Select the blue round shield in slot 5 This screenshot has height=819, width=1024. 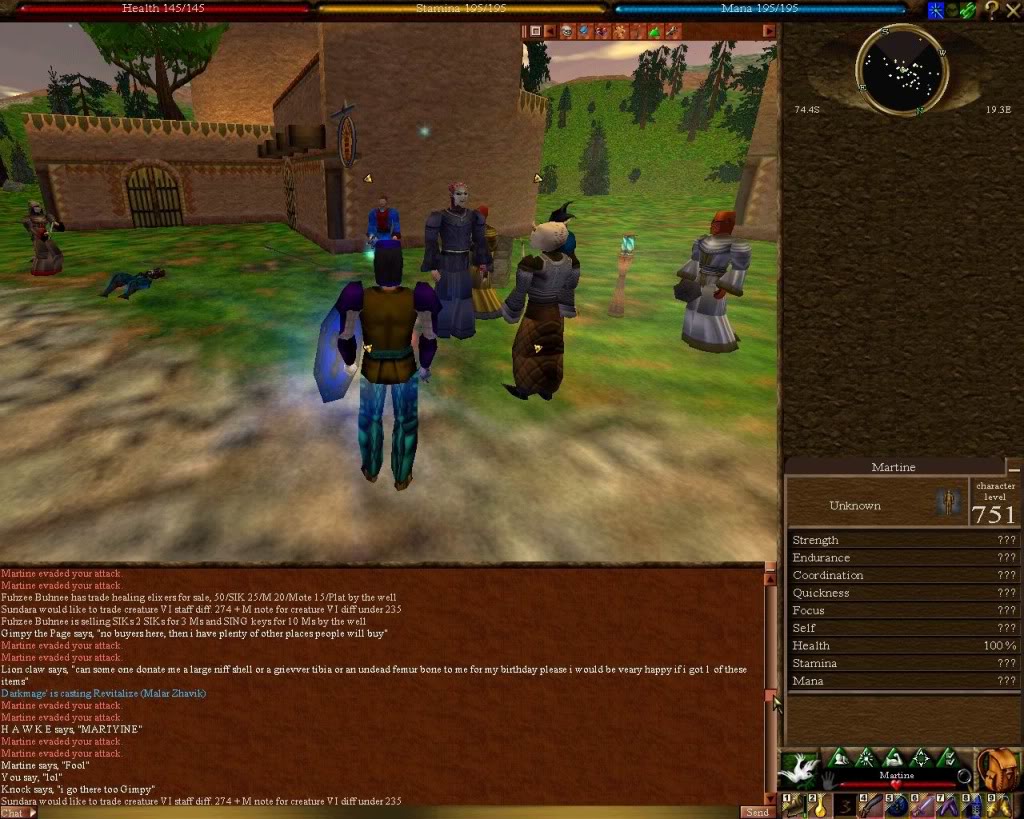tap(896, 805)
